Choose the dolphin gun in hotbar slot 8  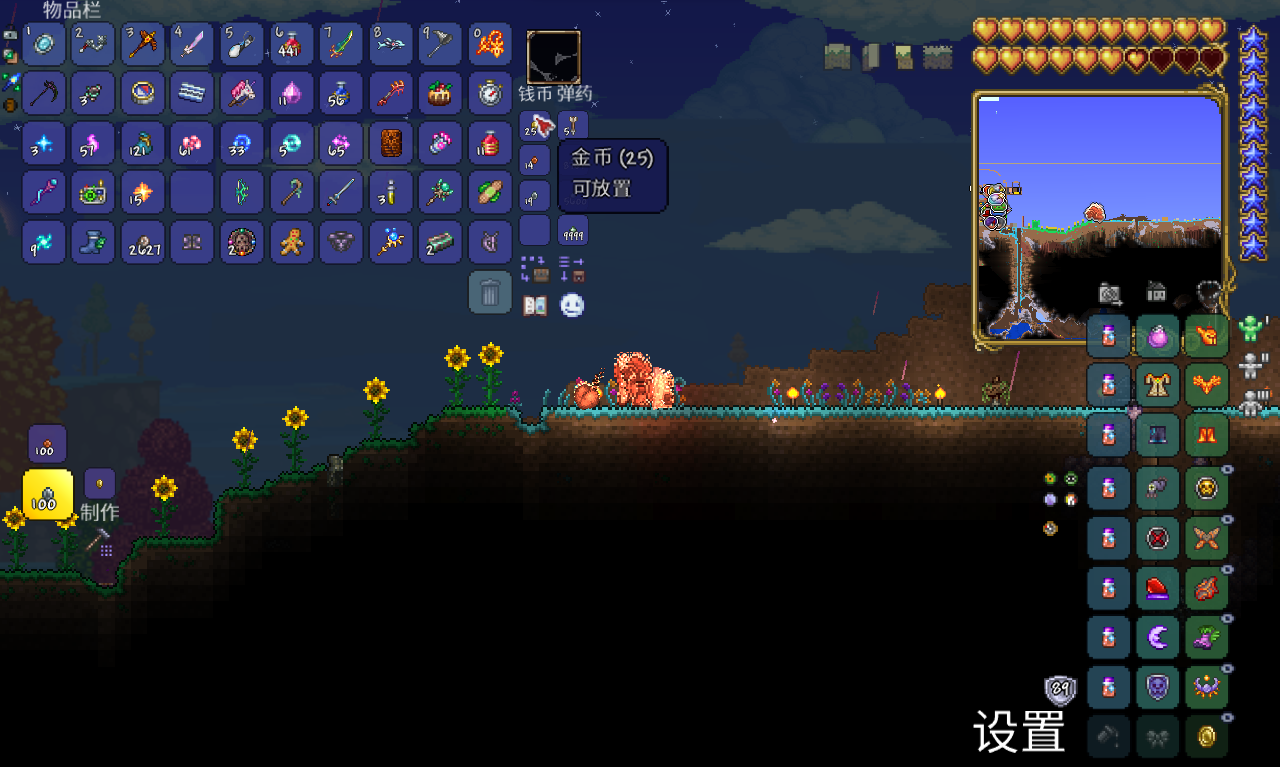tap(391, 44)
